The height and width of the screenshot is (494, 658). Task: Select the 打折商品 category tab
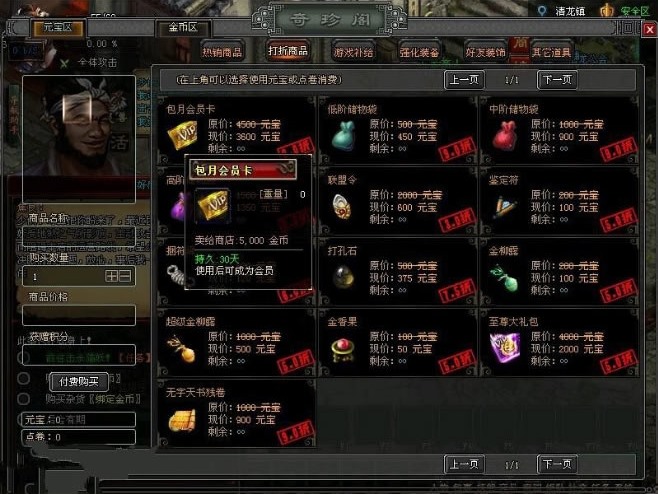pos(288,51)
